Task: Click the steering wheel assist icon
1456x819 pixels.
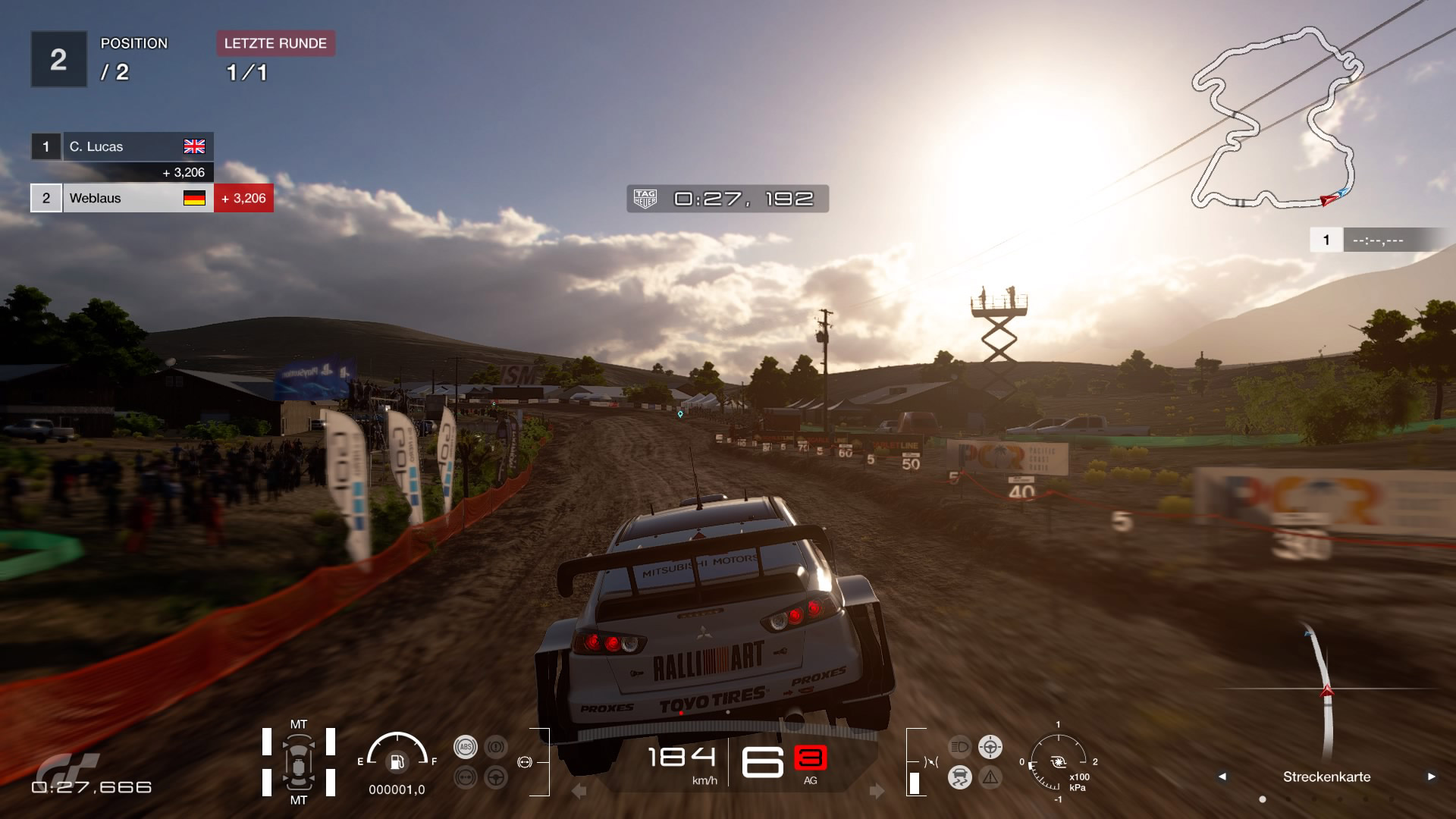Action: pyautogui.click(x=496, y=777)
